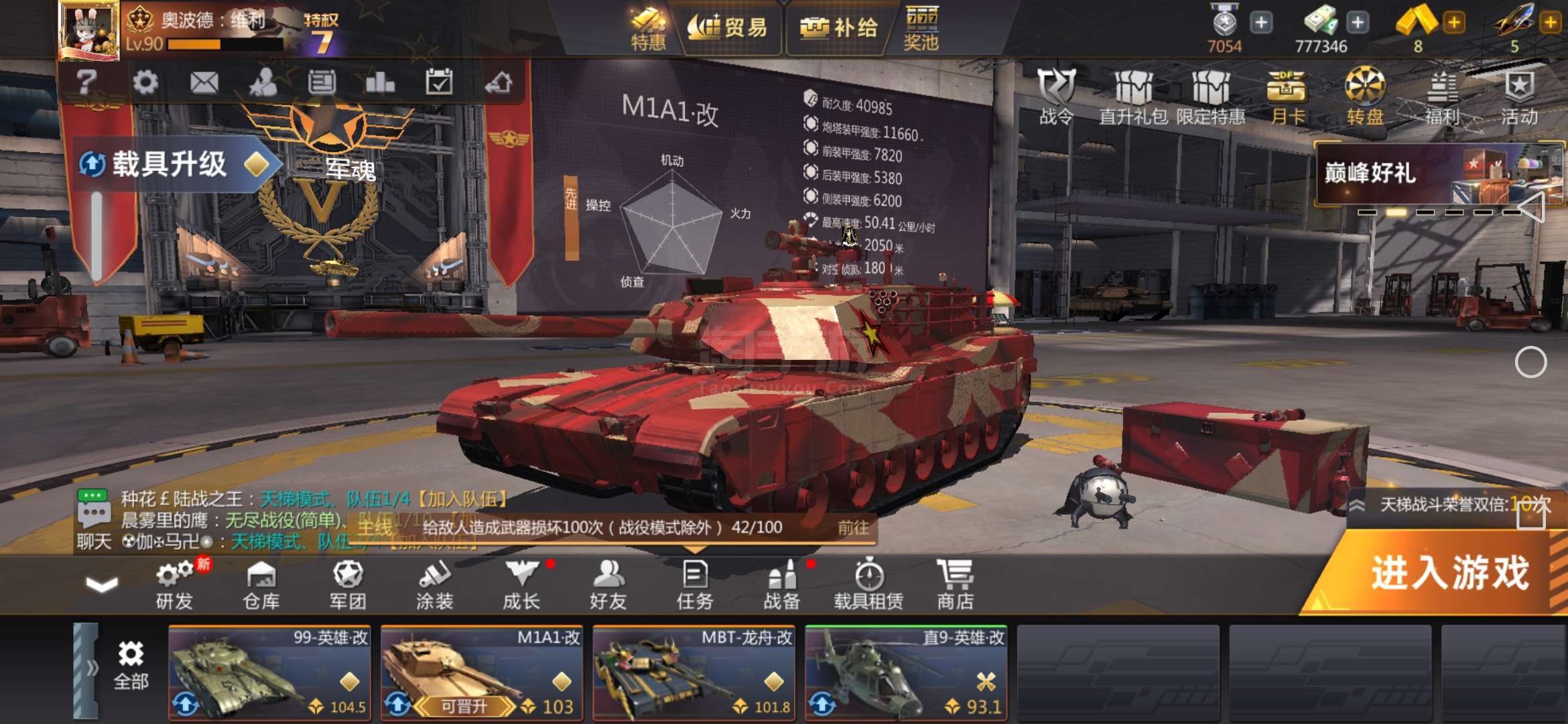Open the mail envelope icon
The width and height of the screenshot is (1568, 724).
204,82
